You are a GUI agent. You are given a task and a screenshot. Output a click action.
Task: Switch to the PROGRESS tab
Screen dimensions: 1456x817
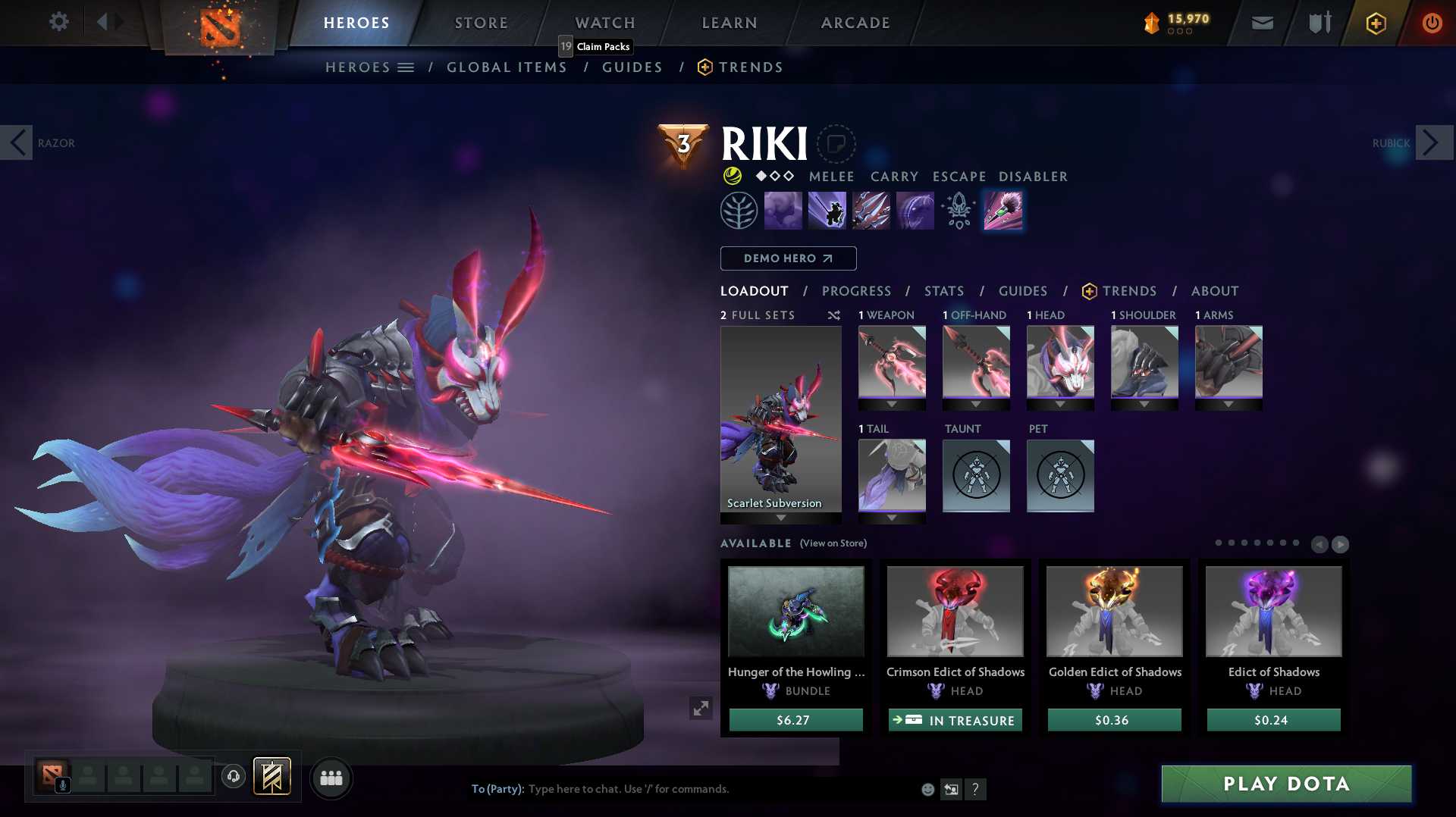click(856, 291)
